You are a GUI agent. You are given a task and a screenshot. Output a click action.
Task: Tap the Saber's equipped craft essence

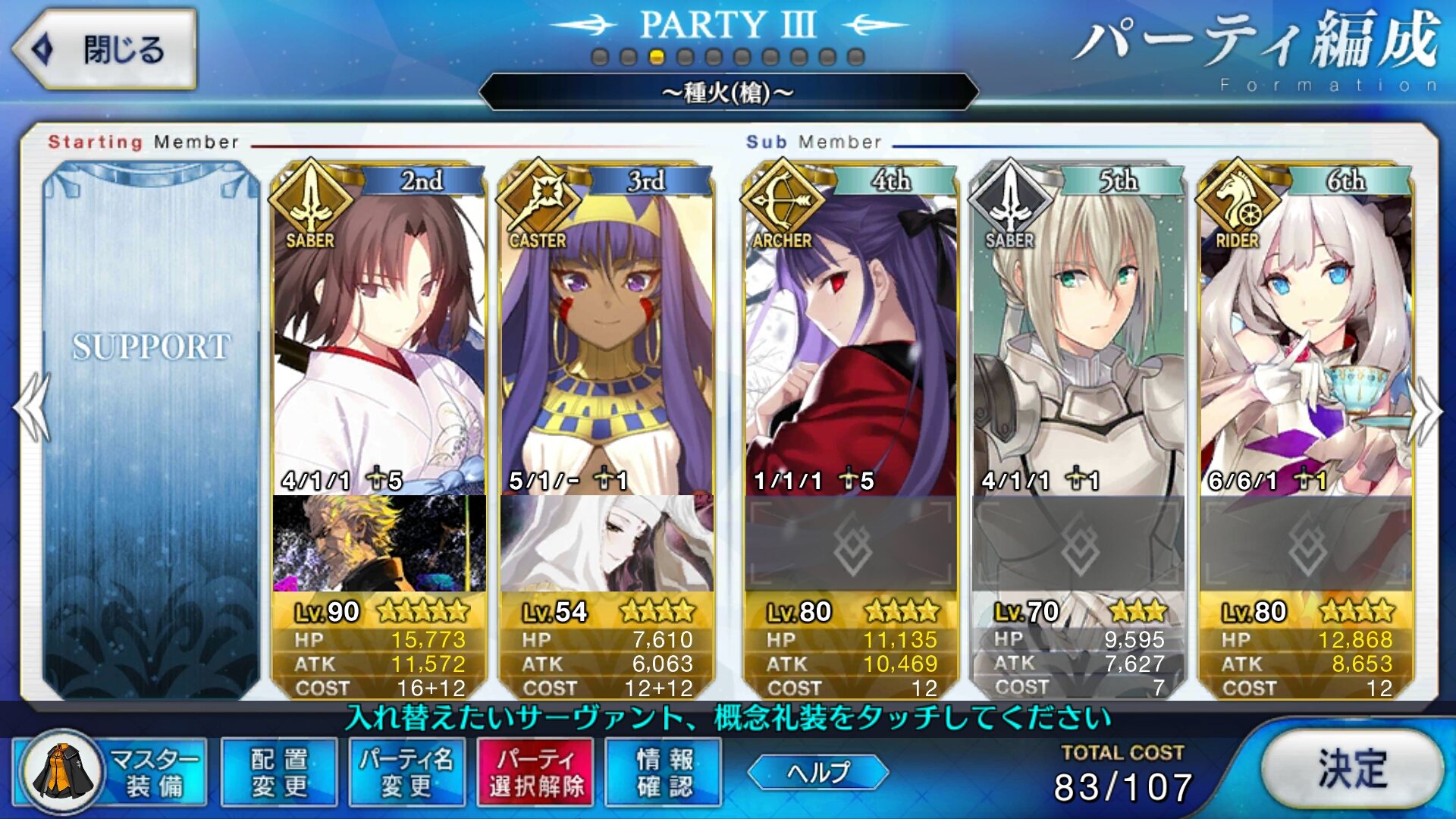pyautogui.click(x=378, y=543)
